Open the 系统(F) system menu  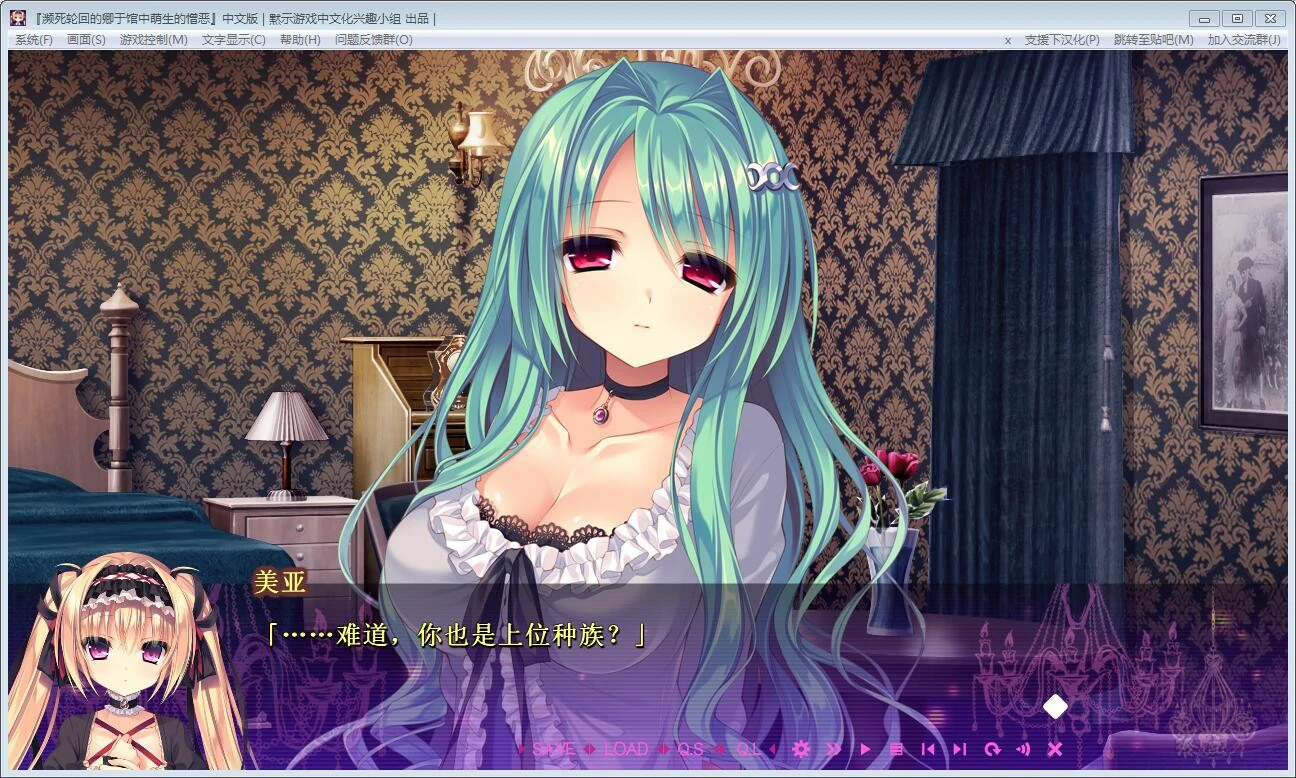[33, 40]
